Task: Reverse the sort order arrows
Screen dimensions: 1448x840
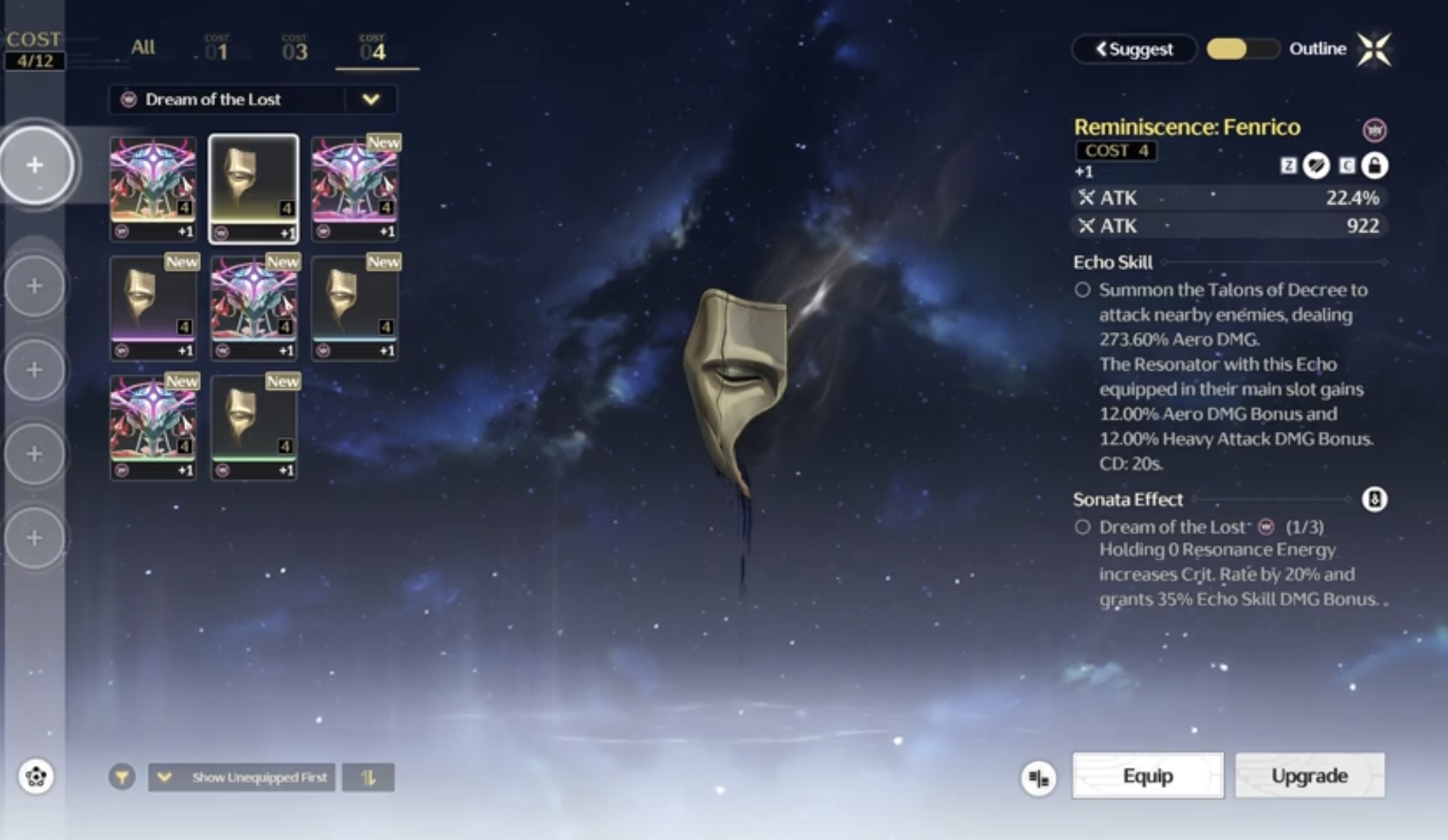Action: point(368,777)
